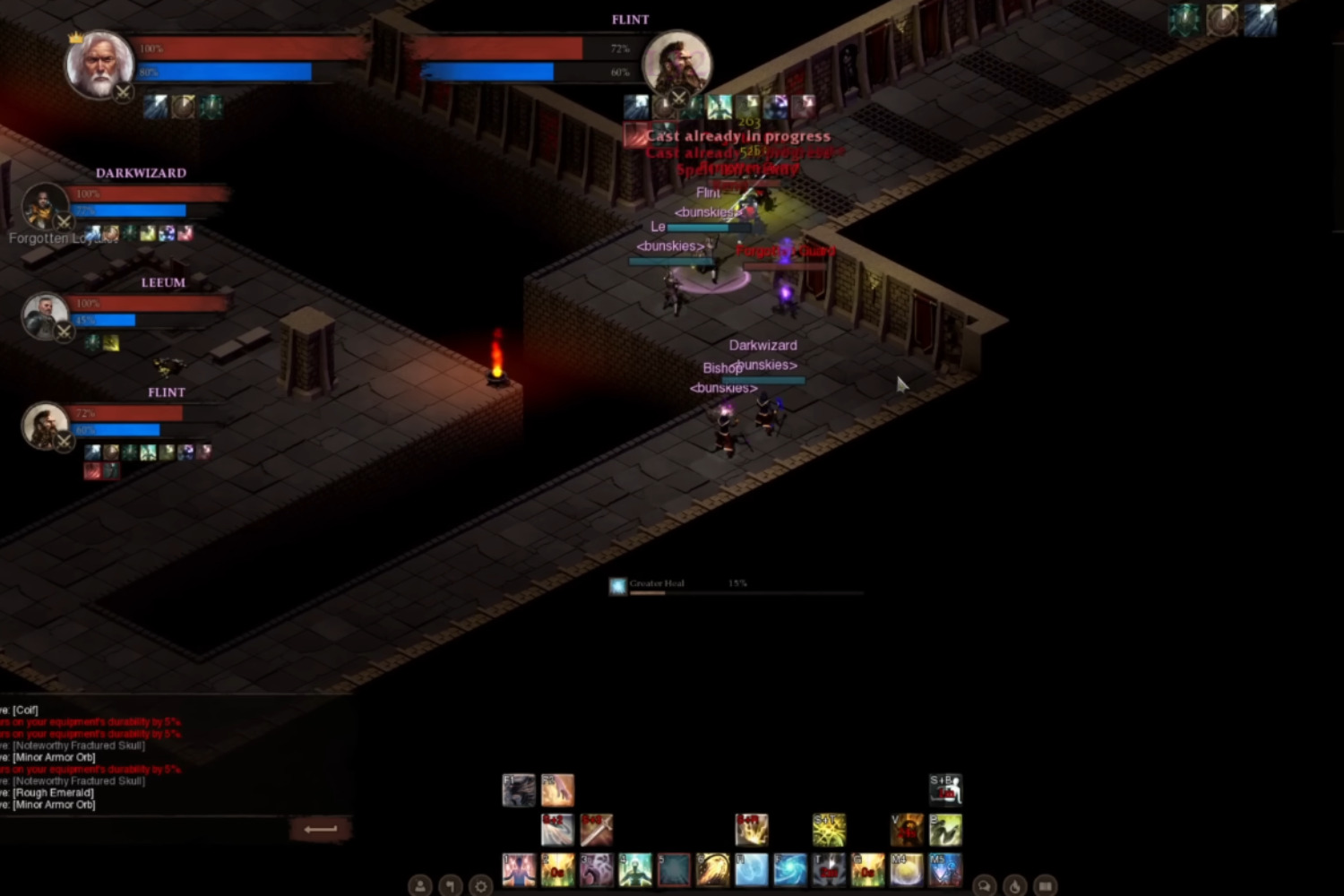Open the gear settings button

click(x=481, y=886)
